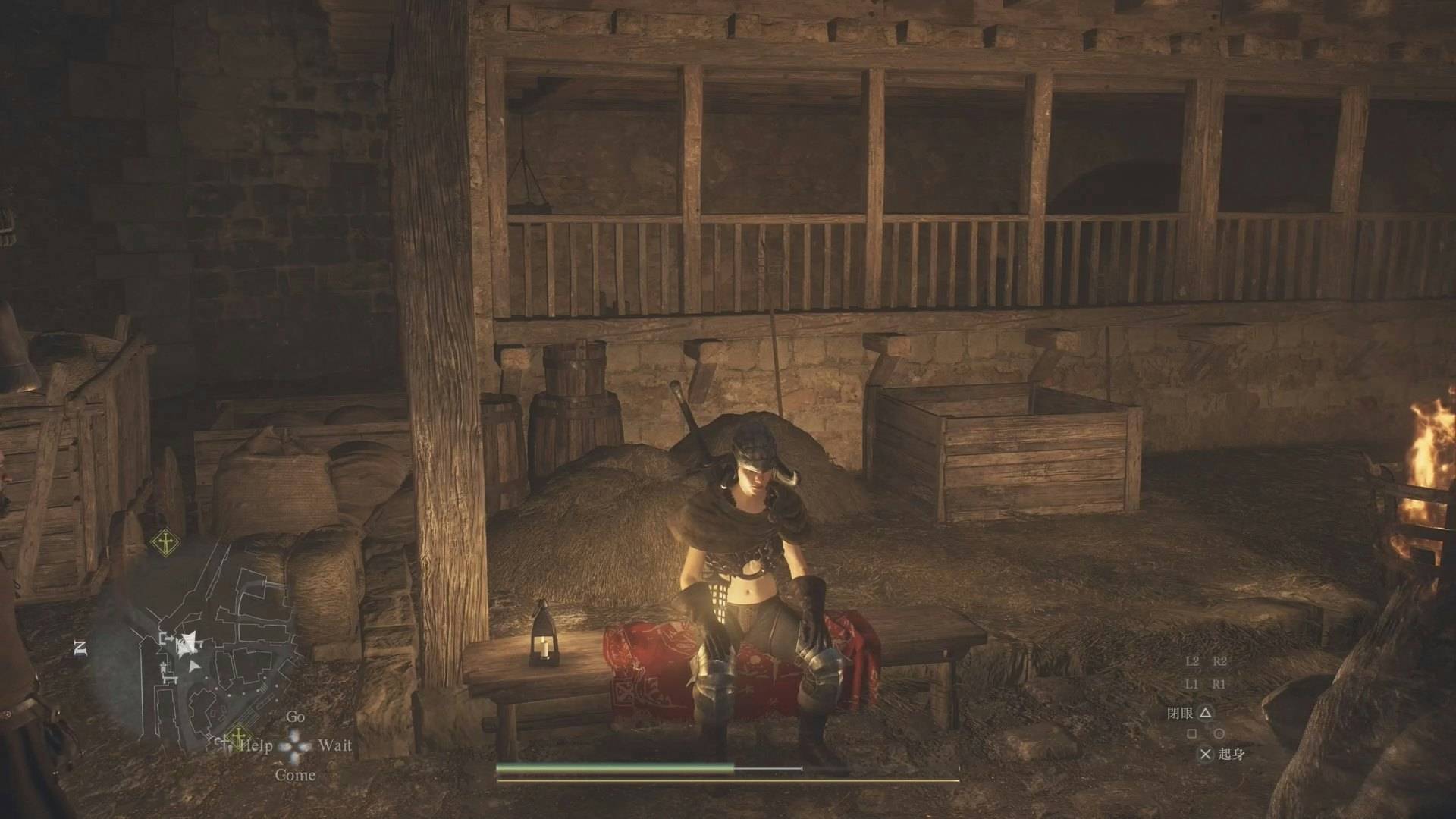1456x819 pixels.
Task: Activate the Help pawn command
Action: (256, 745)
